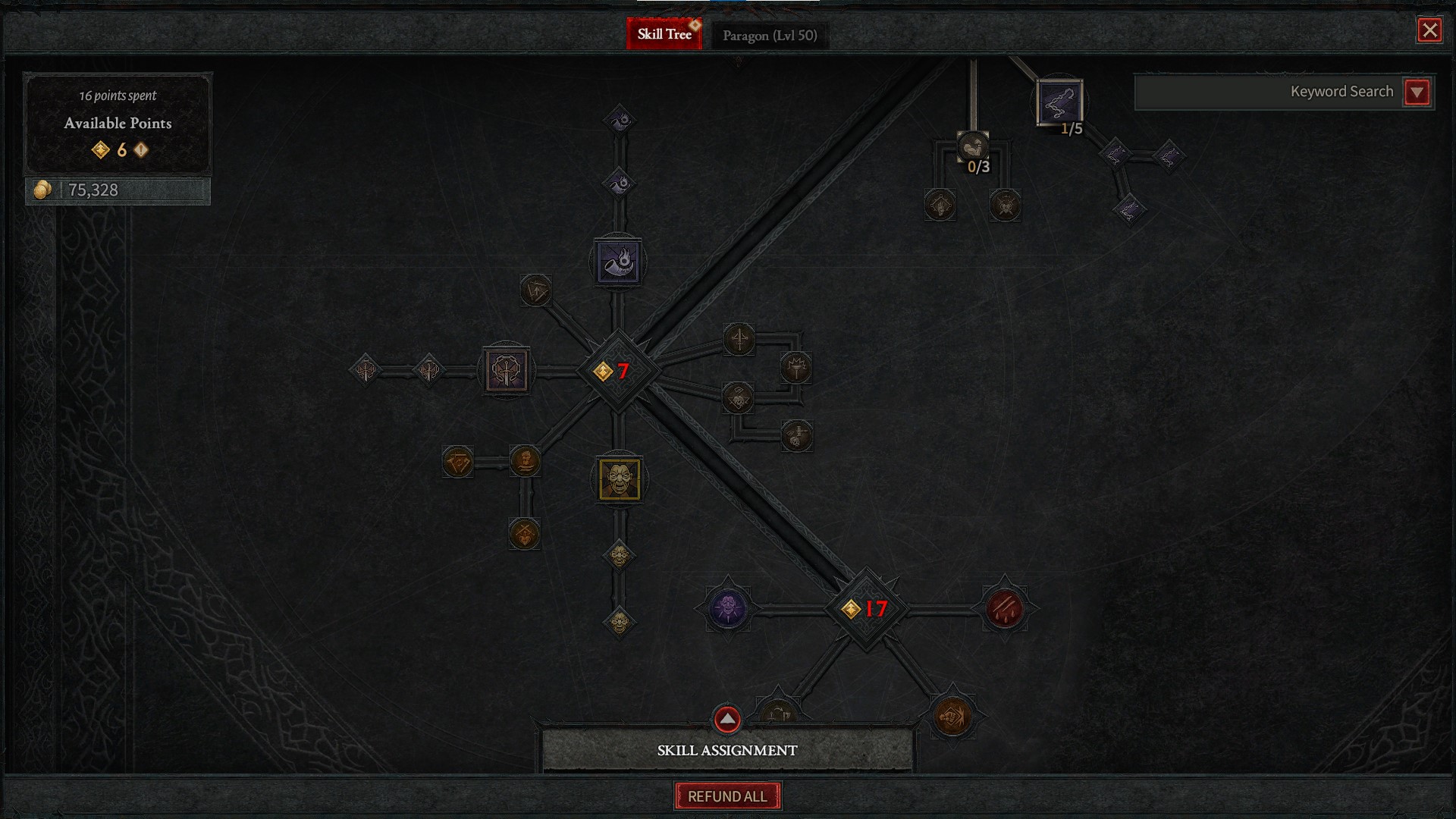Image resolution: width=1456 pixels, height=819 pixels.
Task: Click the purple skull skill node
Action: point(728,608)
